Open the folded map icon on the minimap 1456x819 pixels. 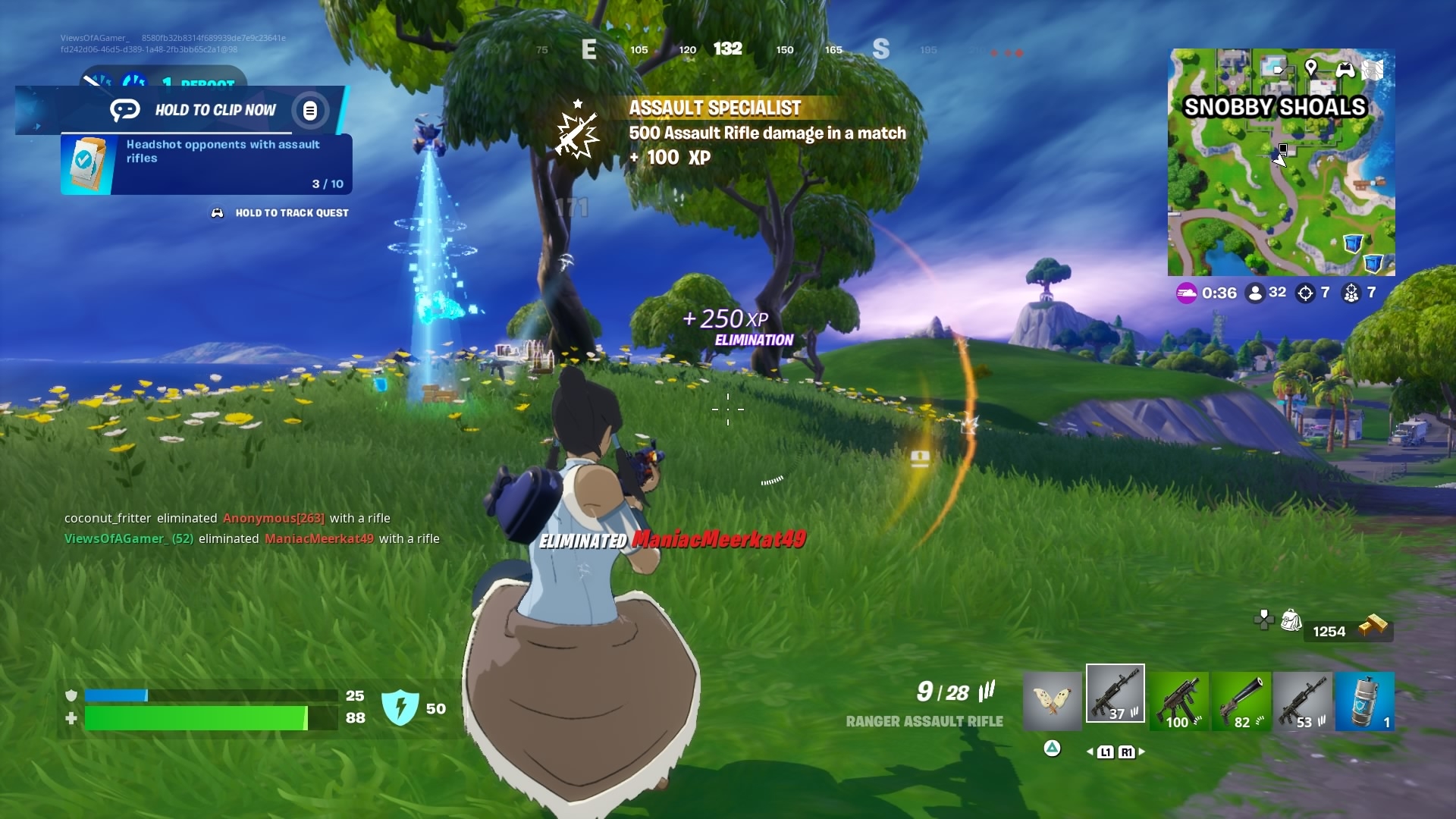click(1372, 70)
